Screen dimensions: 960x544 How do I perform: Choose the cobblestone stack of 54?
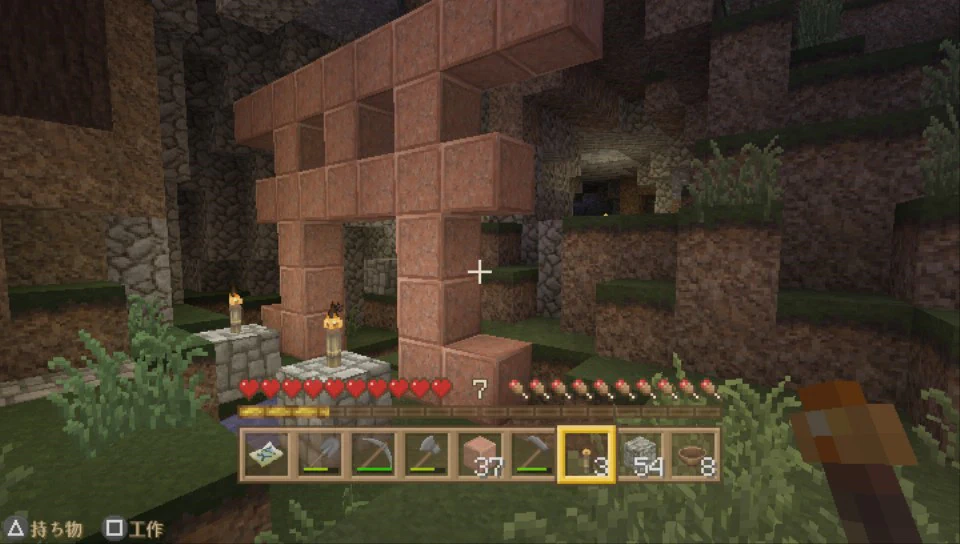[641, 455]
